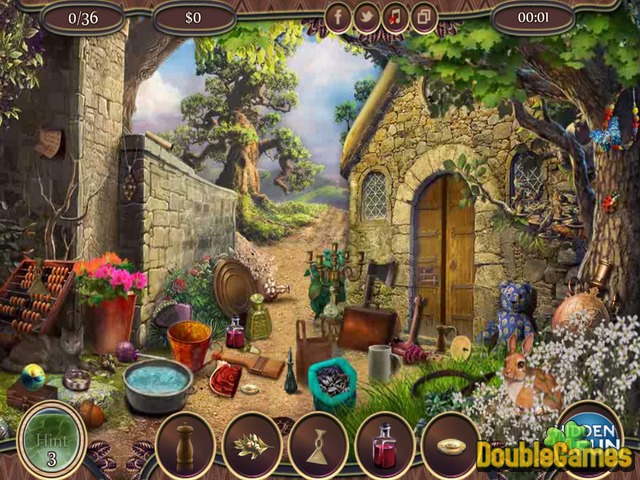Toggle the music note button
The image size is (640, 480).
395,17
